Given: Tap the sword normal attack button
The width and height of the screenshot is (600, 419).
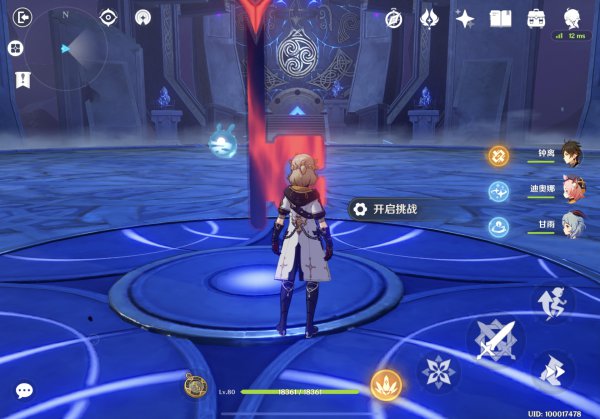Looking at the screenshot, I should tap(496, 340).
